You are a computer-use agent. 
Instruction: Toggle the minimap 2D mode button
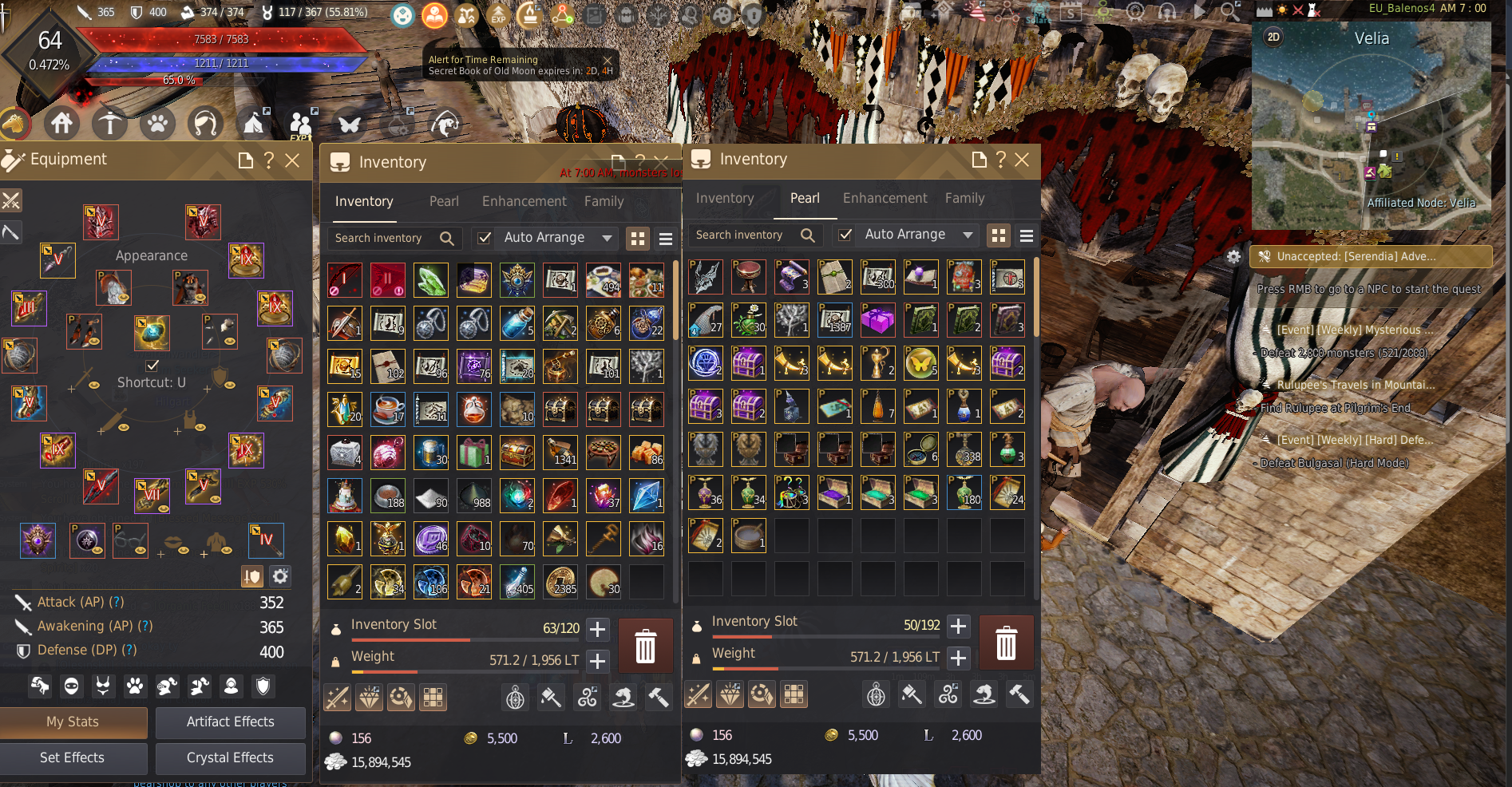[x=1273, y=37]
